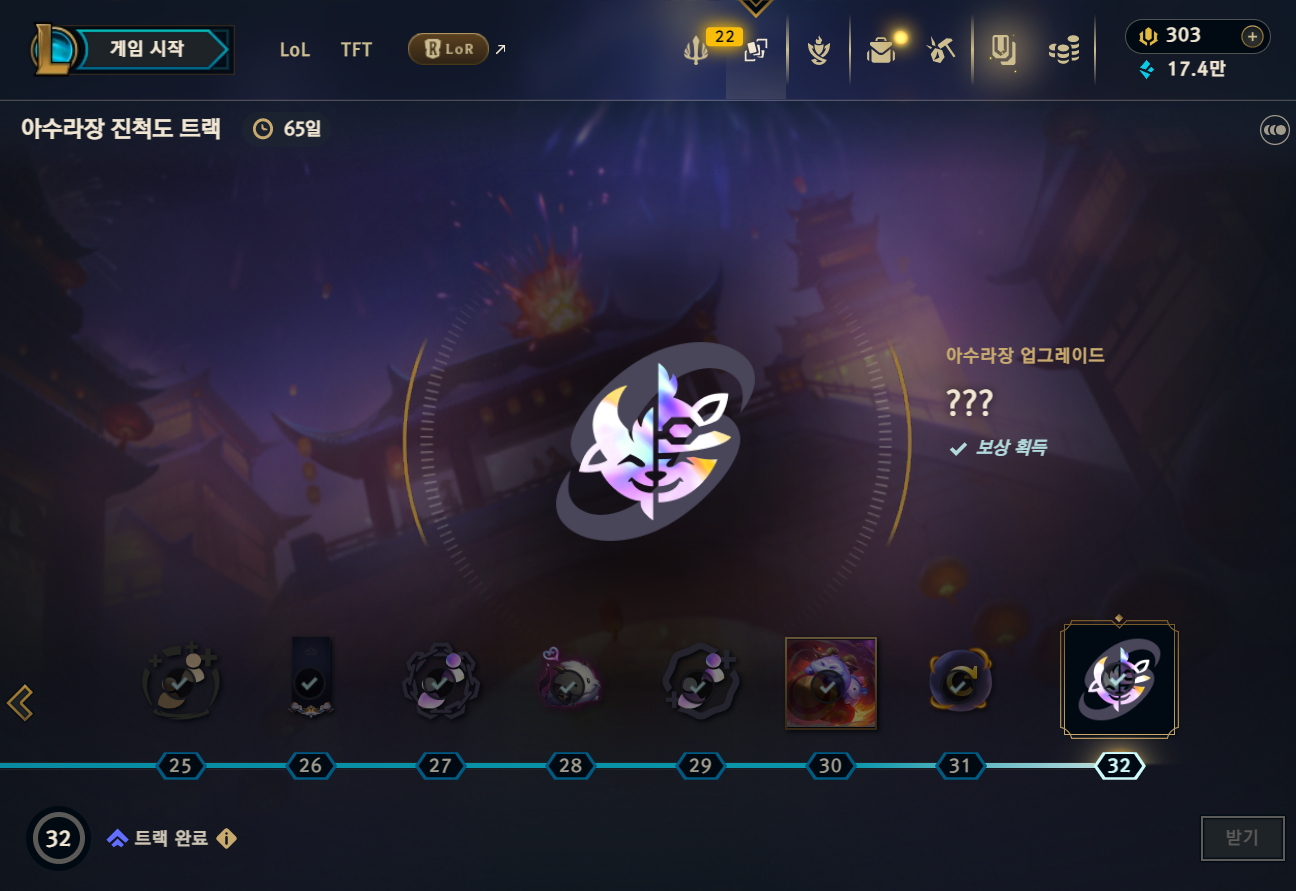
Task: Claim the reward with the 받기 button
Action: (1242, 838)
